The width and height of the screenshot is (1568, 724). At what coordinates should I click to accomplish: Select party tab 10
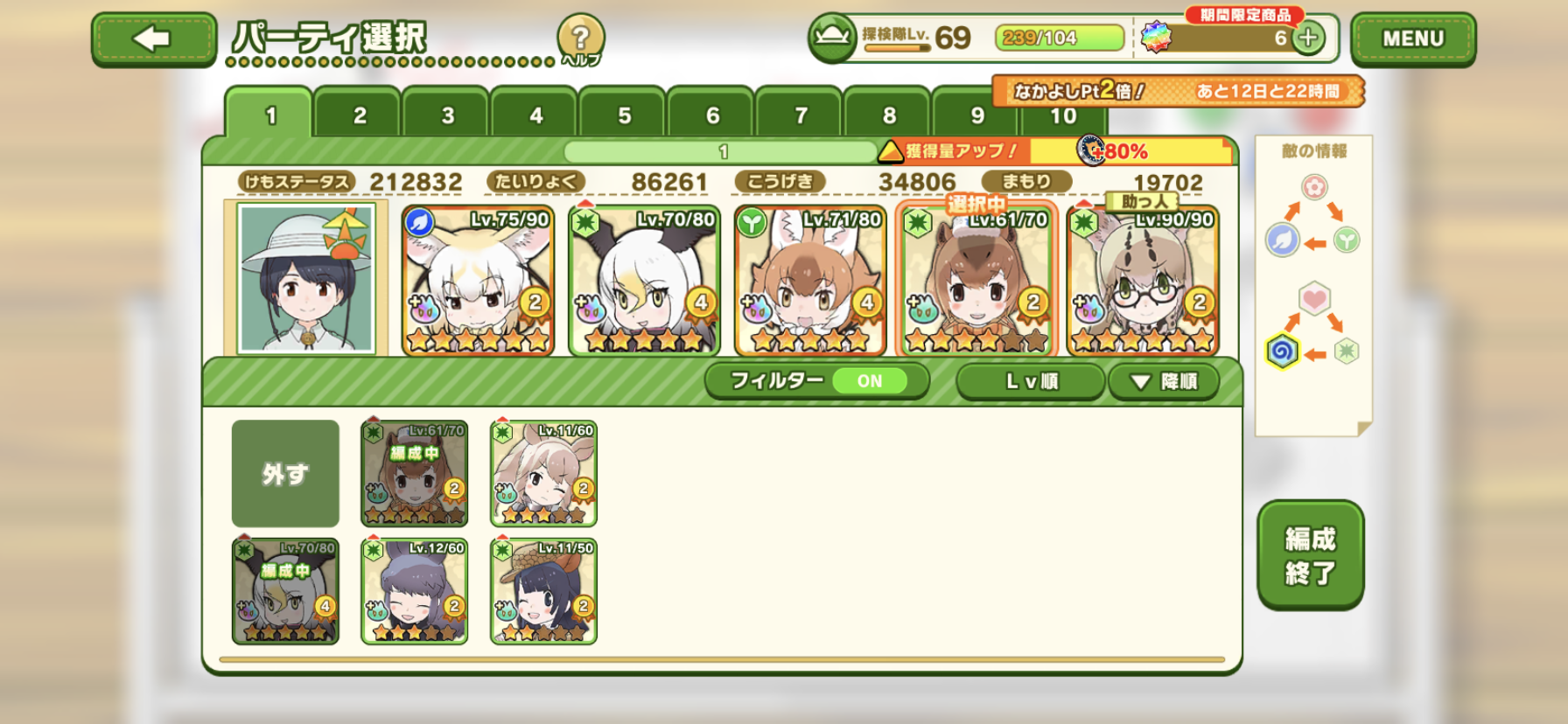1063,116
